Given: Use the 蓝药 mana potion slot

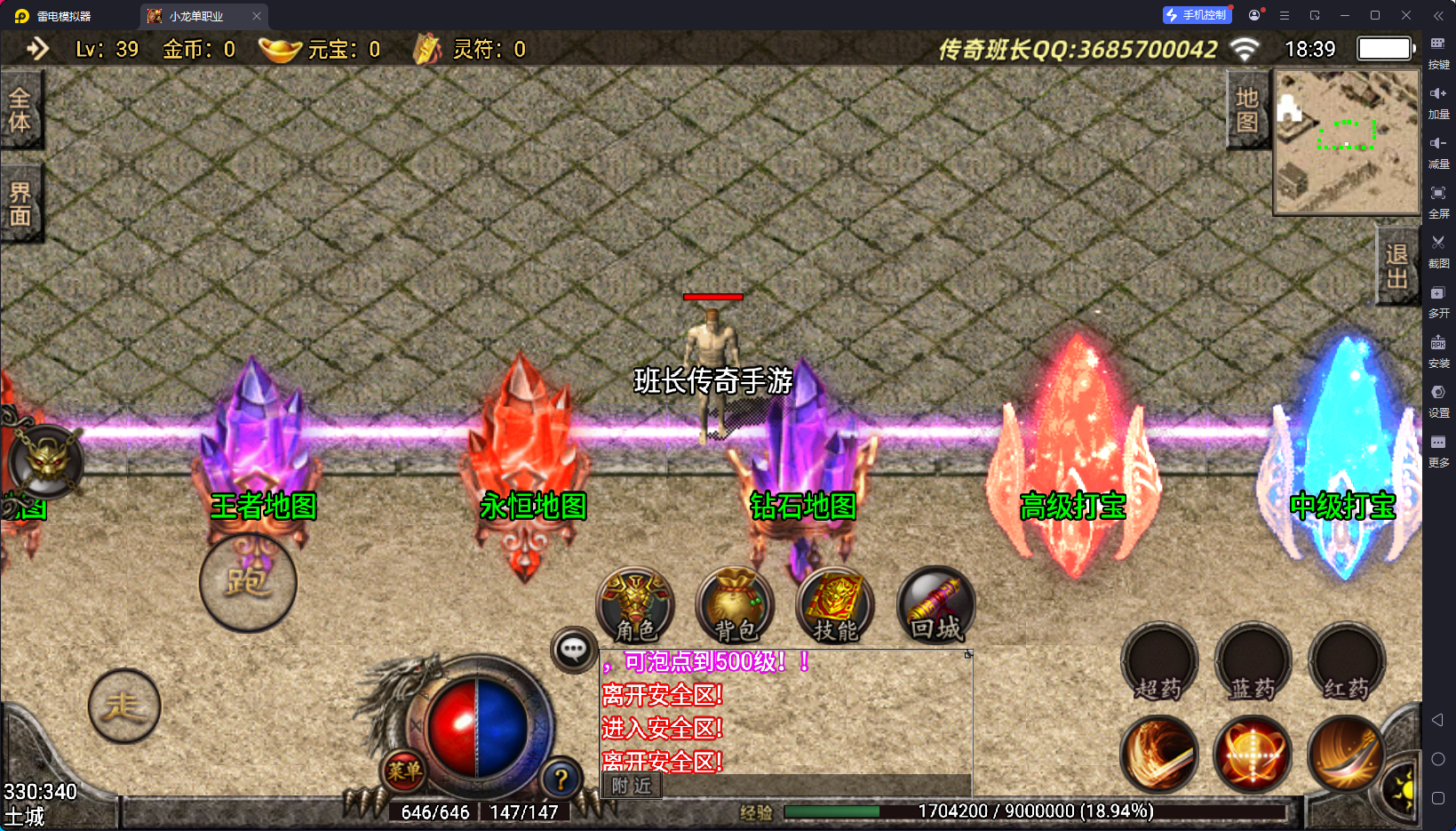Looking at the screenshot, I should (x=1253, y=662).
